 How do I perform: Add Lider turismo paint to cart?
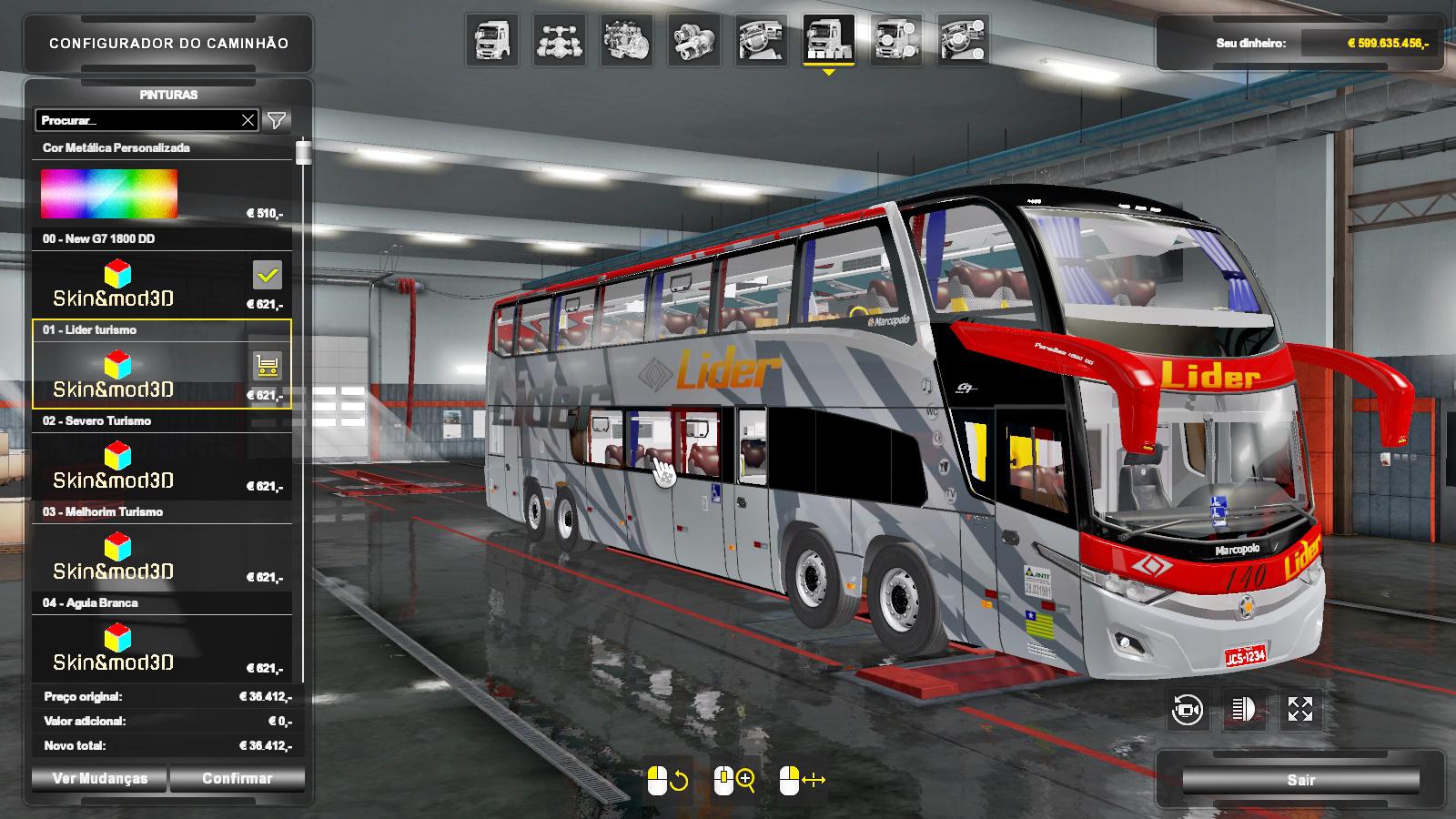267,366
